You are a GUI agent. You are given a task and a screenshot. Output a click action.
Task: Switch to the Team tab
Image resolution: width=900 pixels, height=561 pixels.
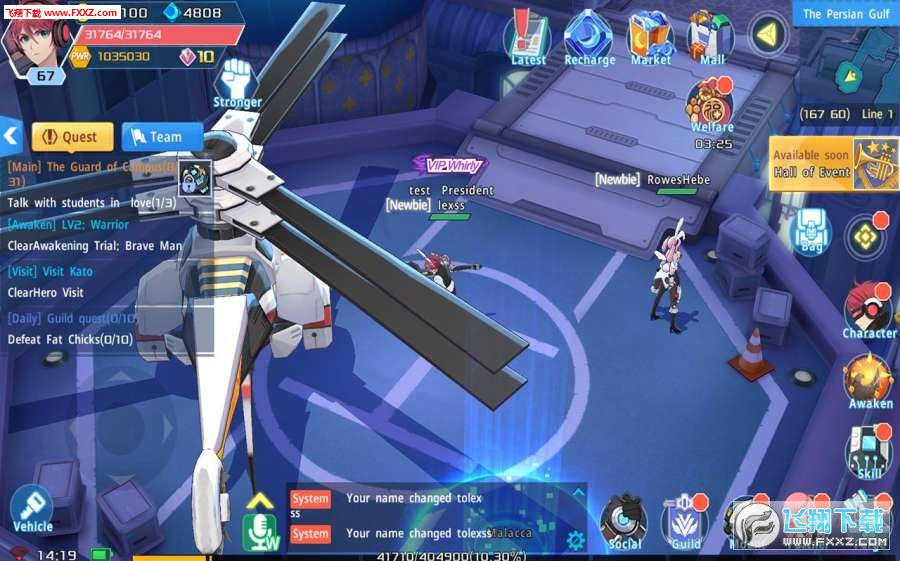159,137
